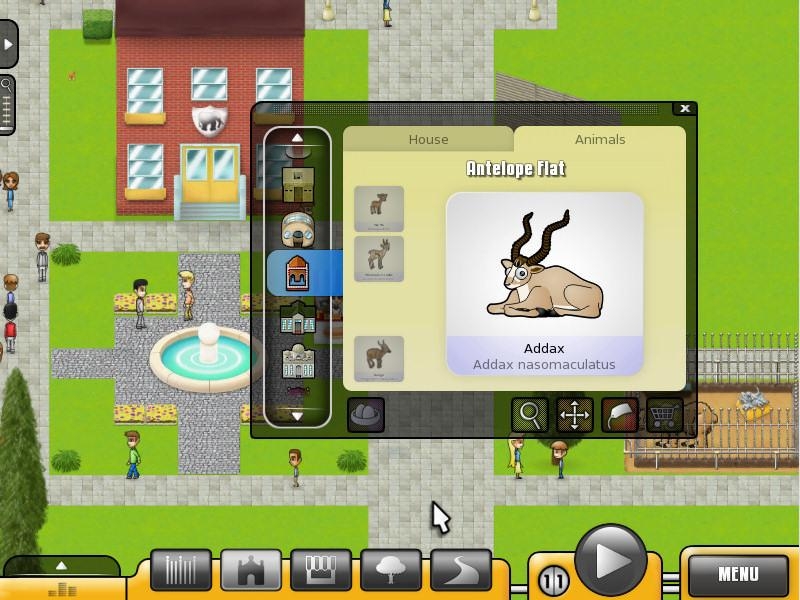Expand the left side panel arrow tab
Viewport: 800px width, 600px height.
point(9,45)
